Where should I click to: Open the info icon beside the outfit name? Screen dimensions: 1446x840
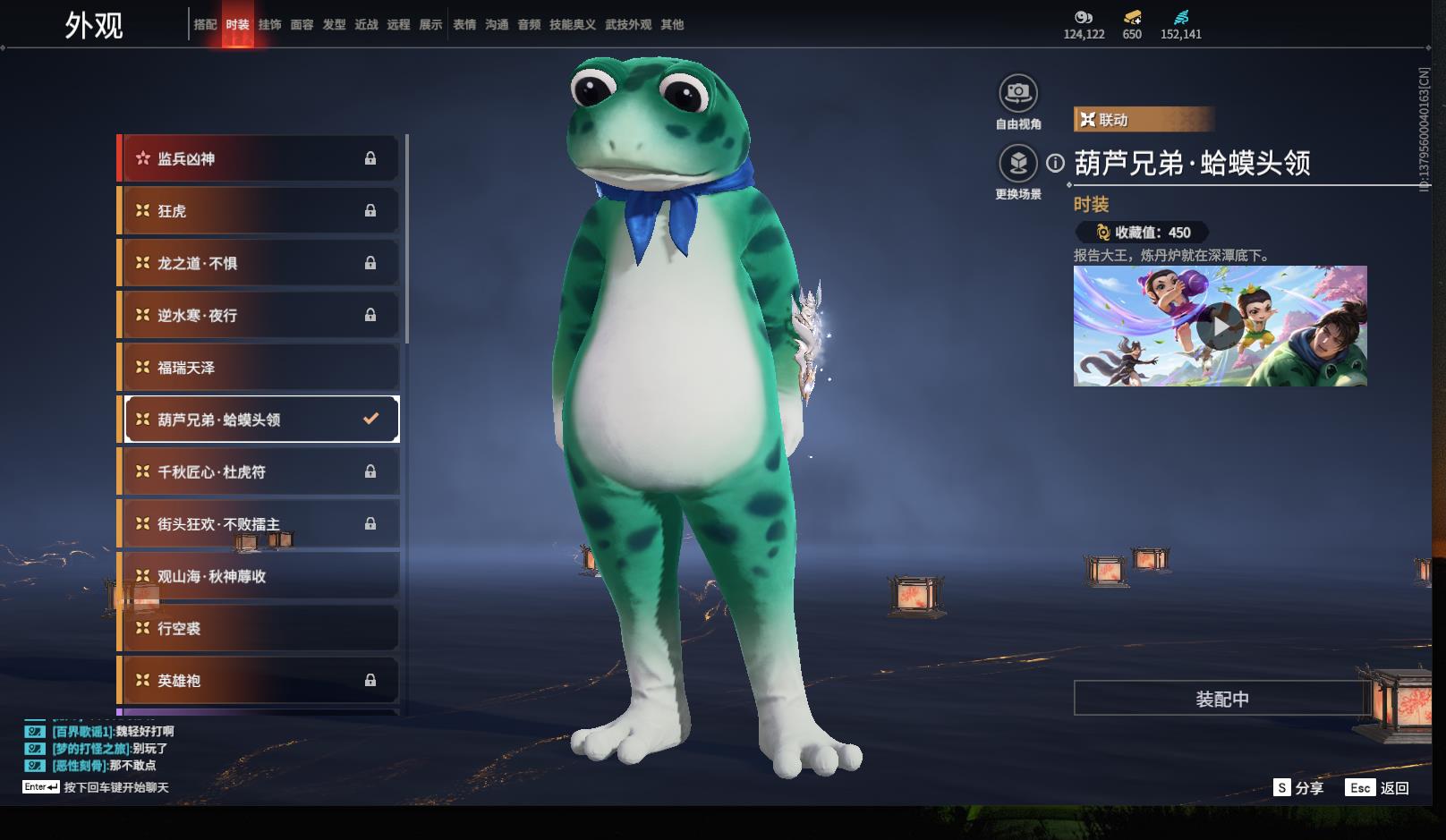(x=1056, y=163)
